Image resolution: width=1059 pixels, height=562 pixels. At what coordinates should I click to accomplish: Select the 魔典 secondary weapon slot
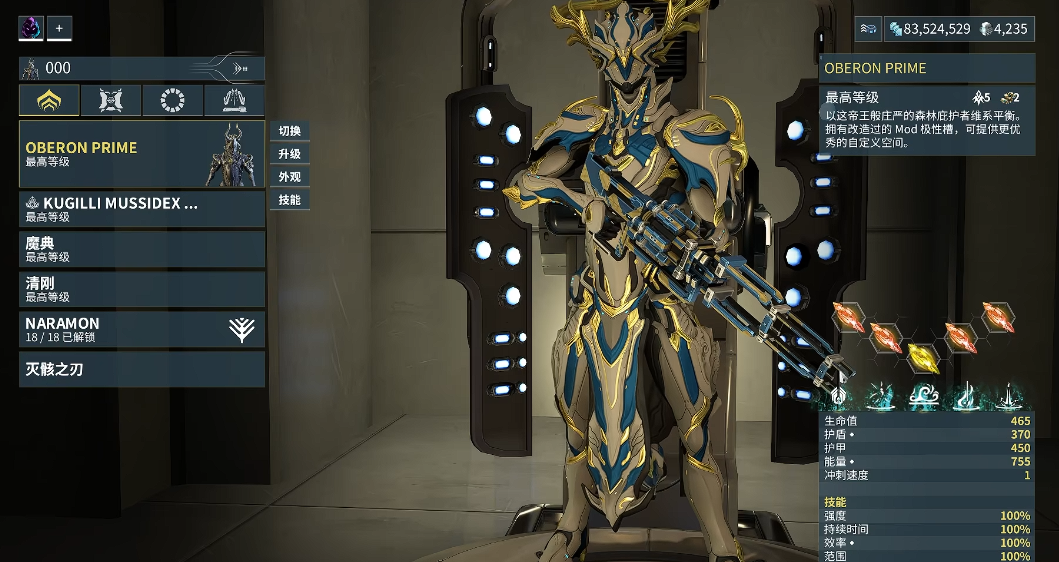141,249
